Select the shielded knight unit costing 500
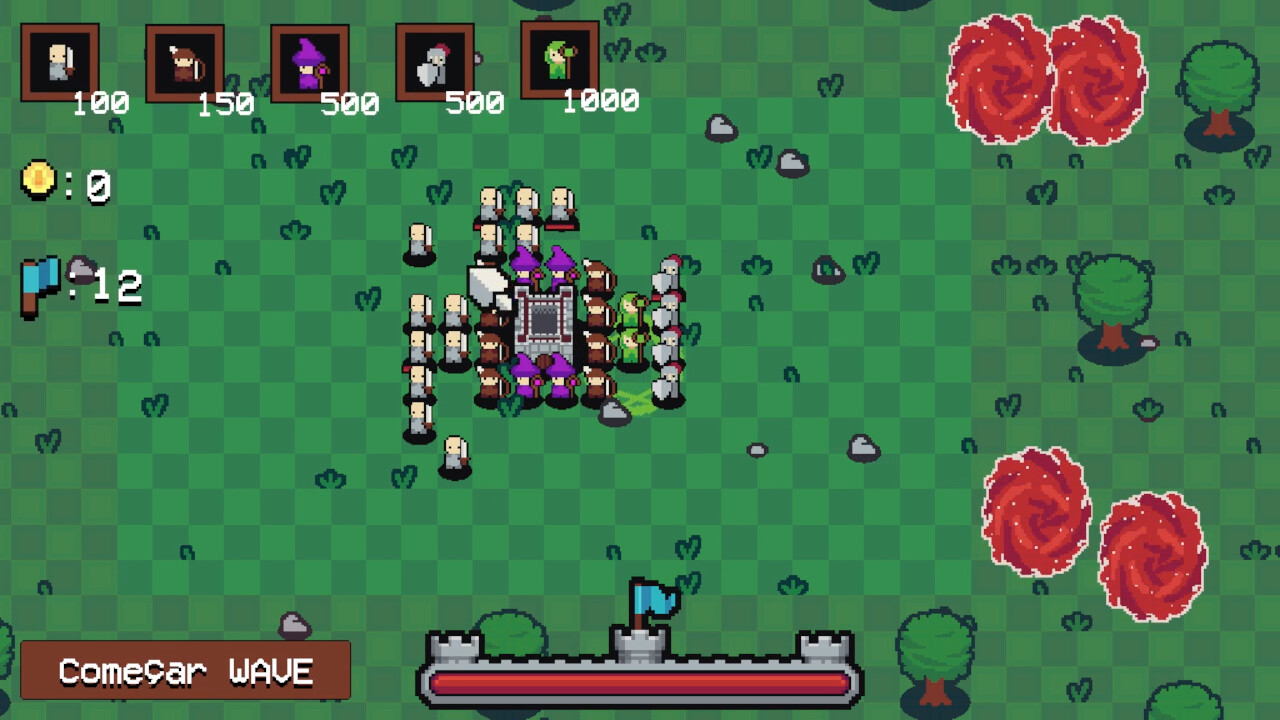Screen dimensions: 1280x720 (x=432, y=60)
